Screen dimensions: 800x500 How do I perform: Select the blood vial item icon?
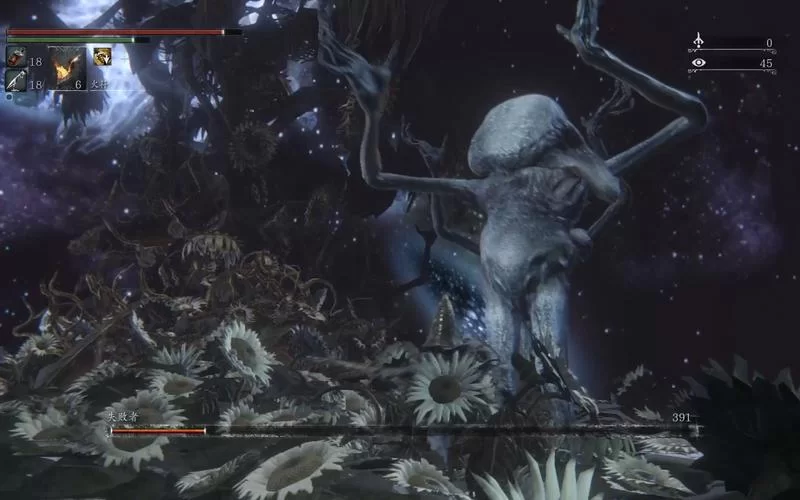point(16,58)
